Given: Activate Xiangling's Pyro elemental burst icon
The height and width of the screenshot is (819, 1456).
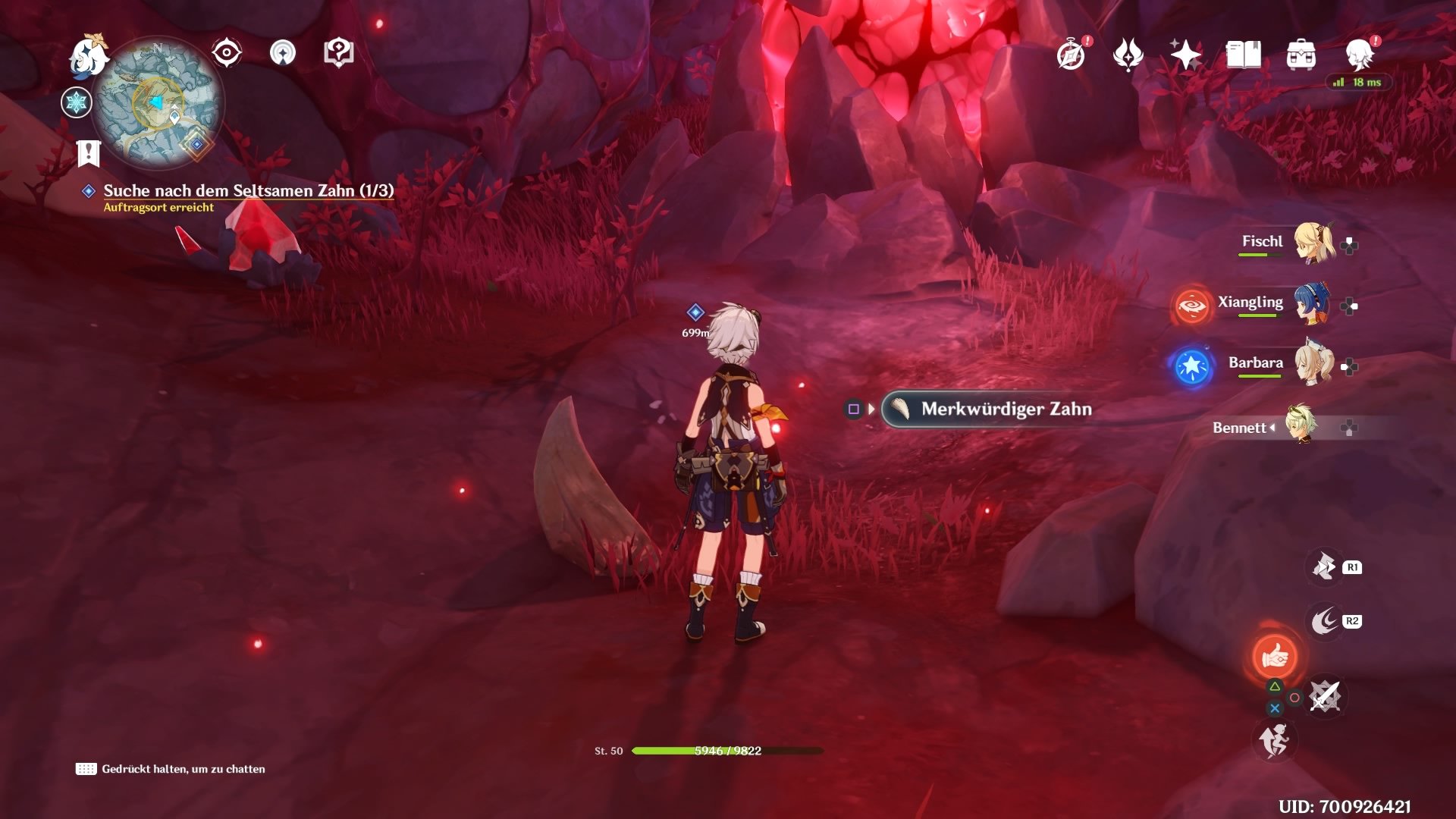Looking at the screenshot, I should tap(1191, 306).
